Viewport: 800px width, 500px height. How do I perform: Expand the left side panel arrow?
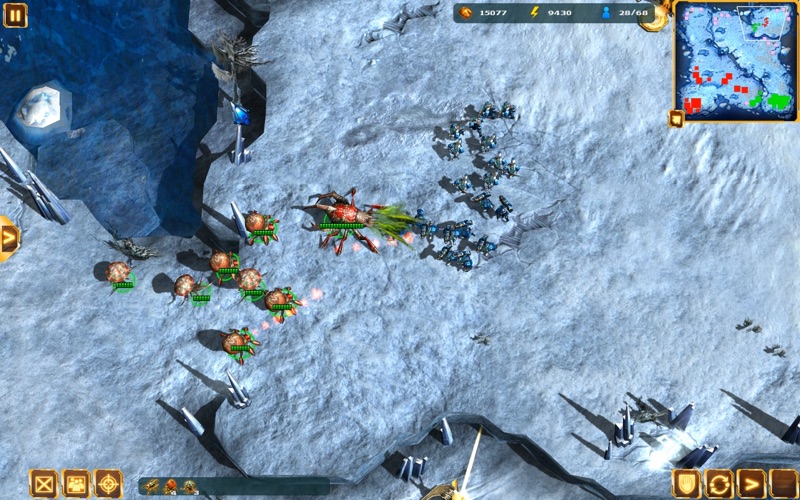coord(9,239)
